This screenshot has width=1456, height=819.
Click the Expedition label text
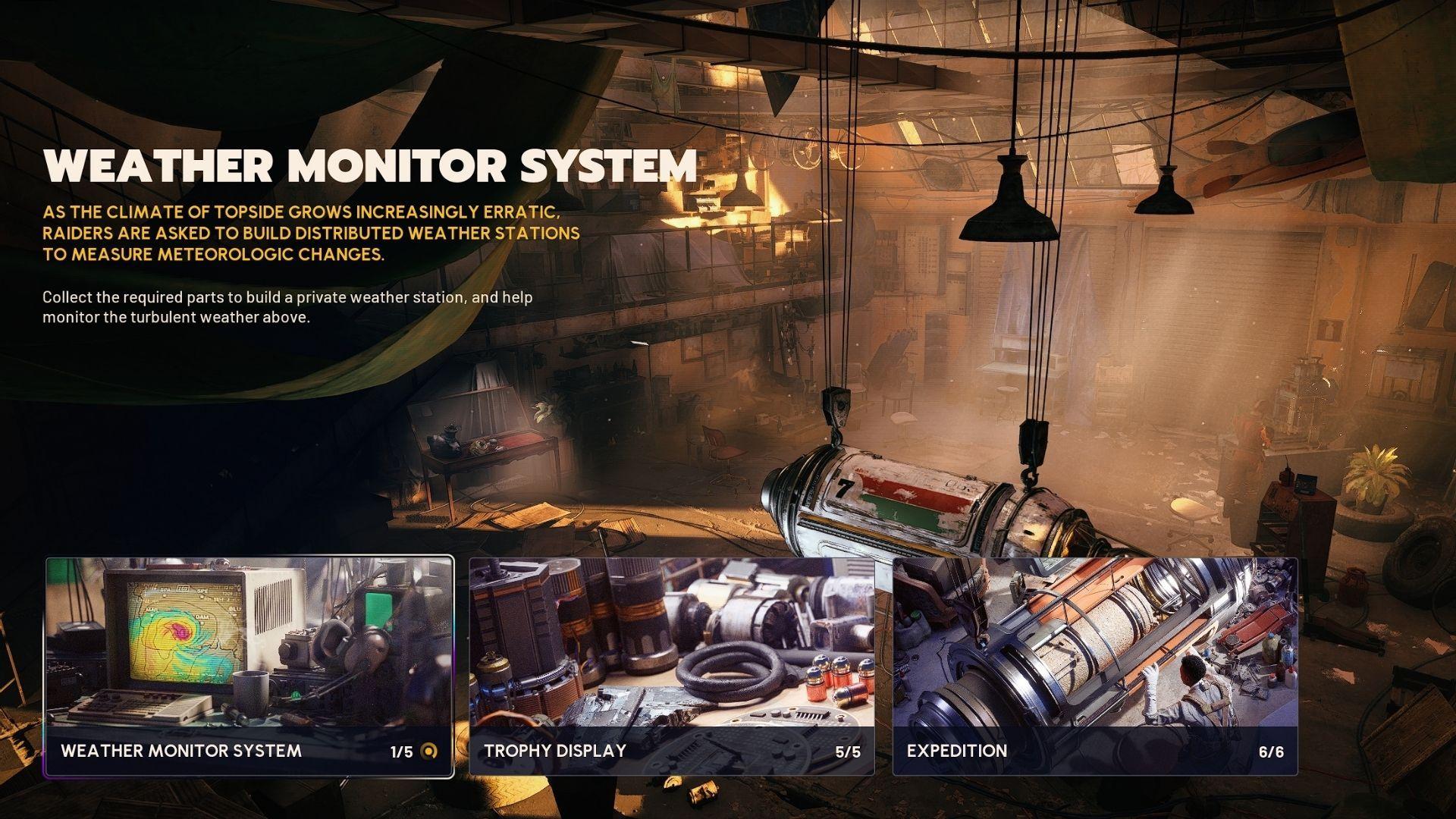pyautogui.click(x=955, y=752)
